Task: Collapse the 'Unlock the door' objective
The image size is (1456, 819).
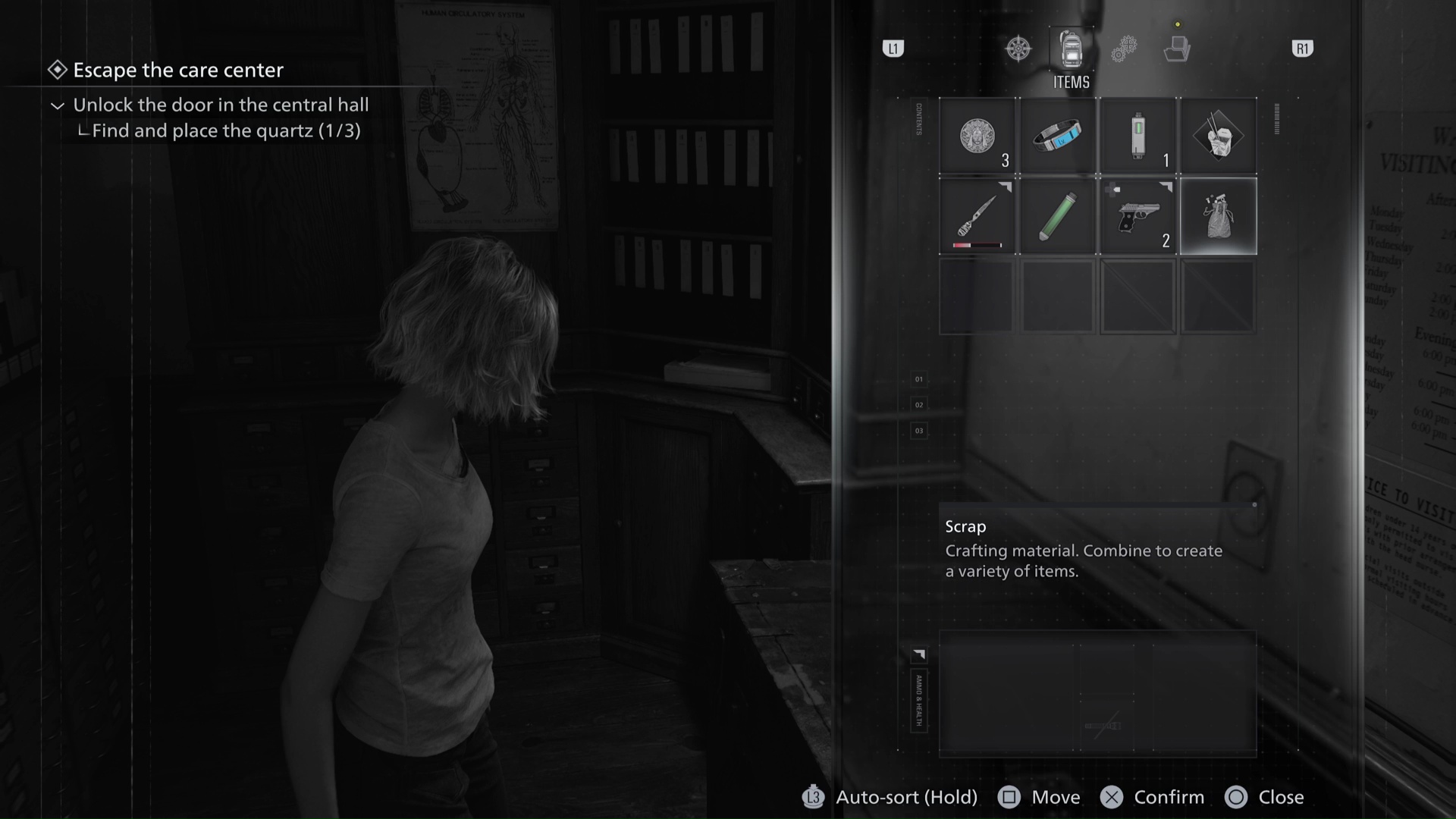Action: coord(58,105)
